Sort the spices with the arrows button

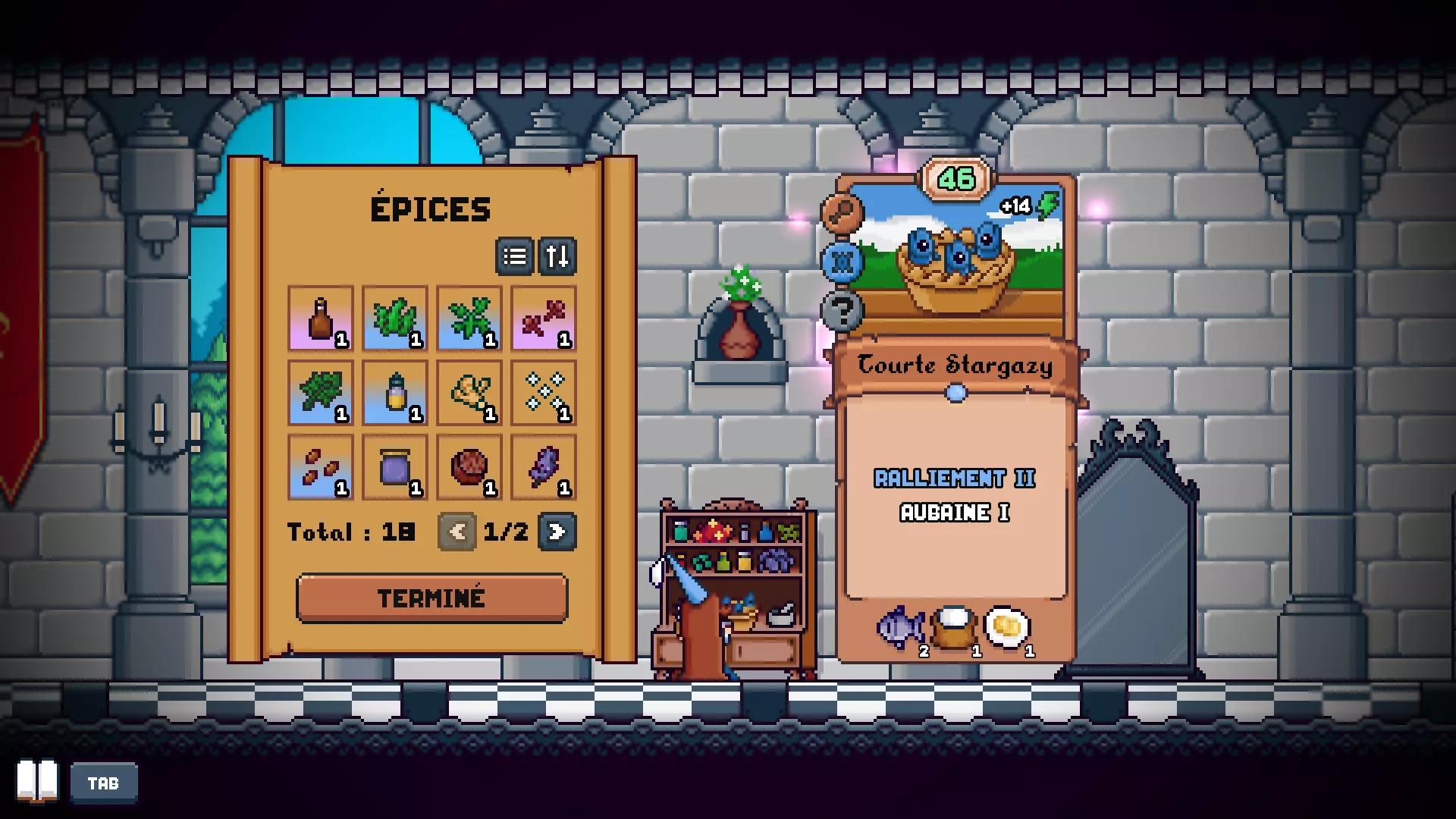click(557, 256)
